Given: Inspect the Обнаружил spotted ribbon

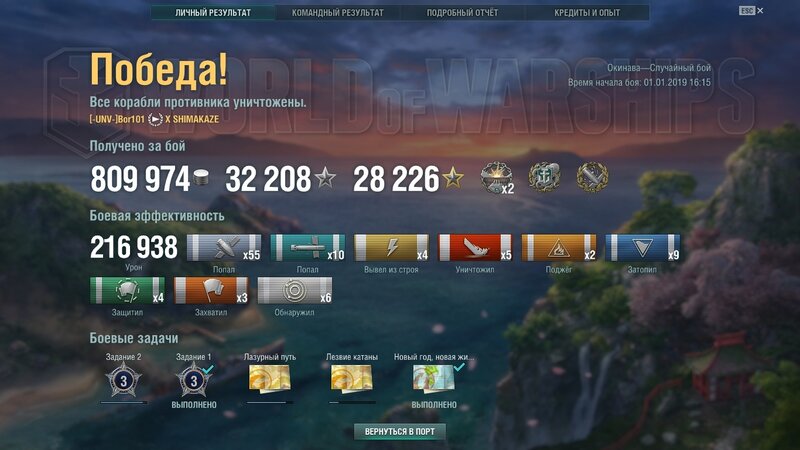Looking at the screenshot, I should click(295, 291).
